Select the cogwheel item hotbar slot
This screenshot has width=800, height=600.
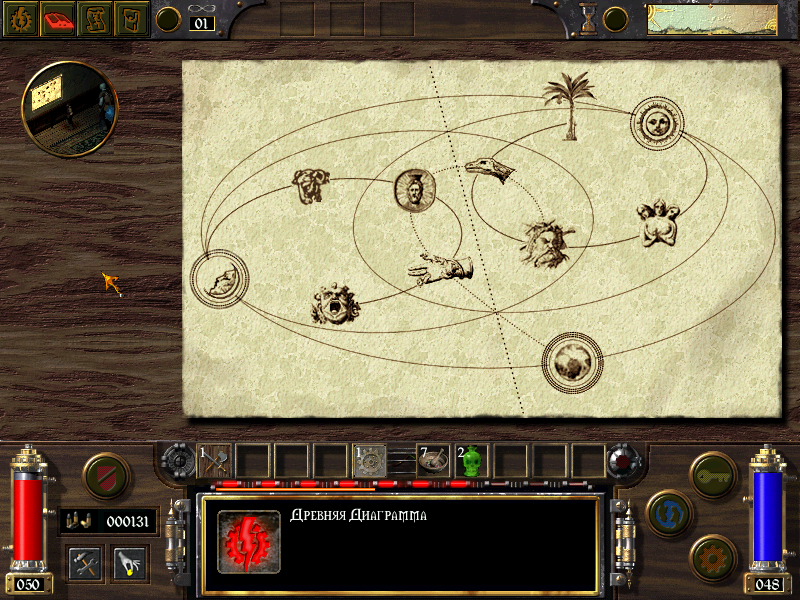coord(370,461)
